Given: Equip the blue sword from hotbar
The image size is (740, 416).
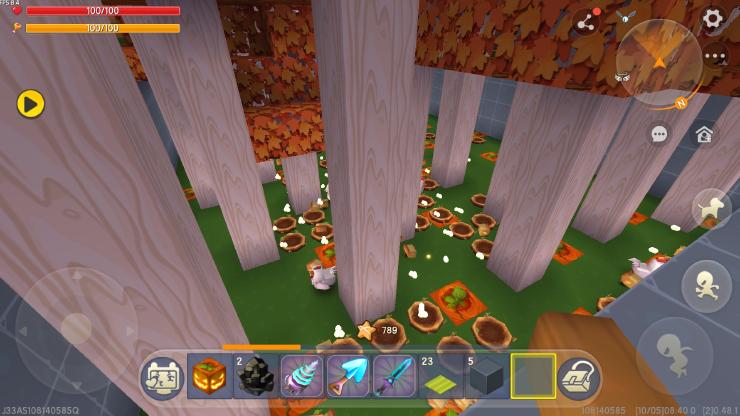Looking at the screenshot, I should tap(393, 377).
